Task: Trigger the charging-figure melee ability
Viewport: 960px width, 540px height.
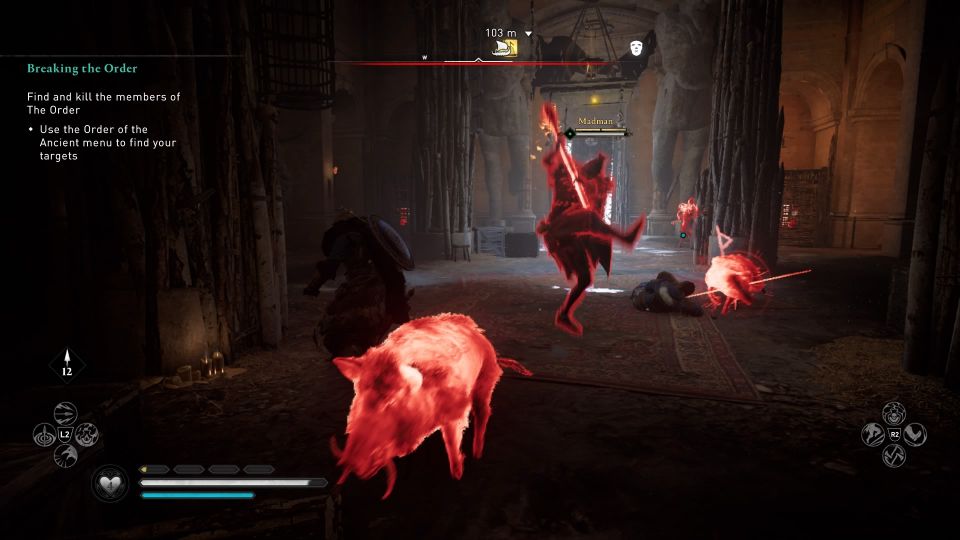Action: tap(872, 435)
